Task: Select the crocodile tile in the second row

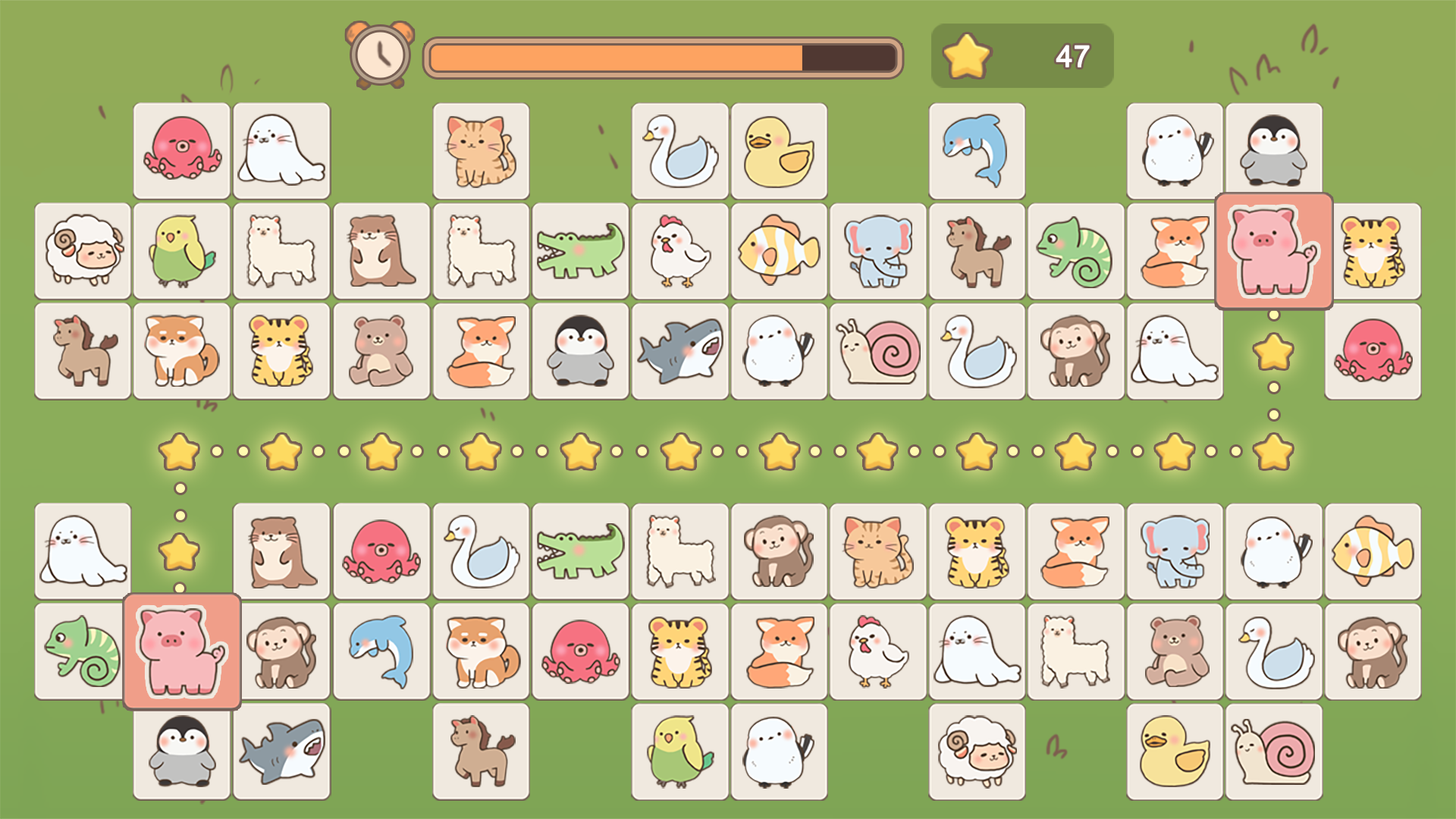Action: pyautogui.click(x=580, y=250)
